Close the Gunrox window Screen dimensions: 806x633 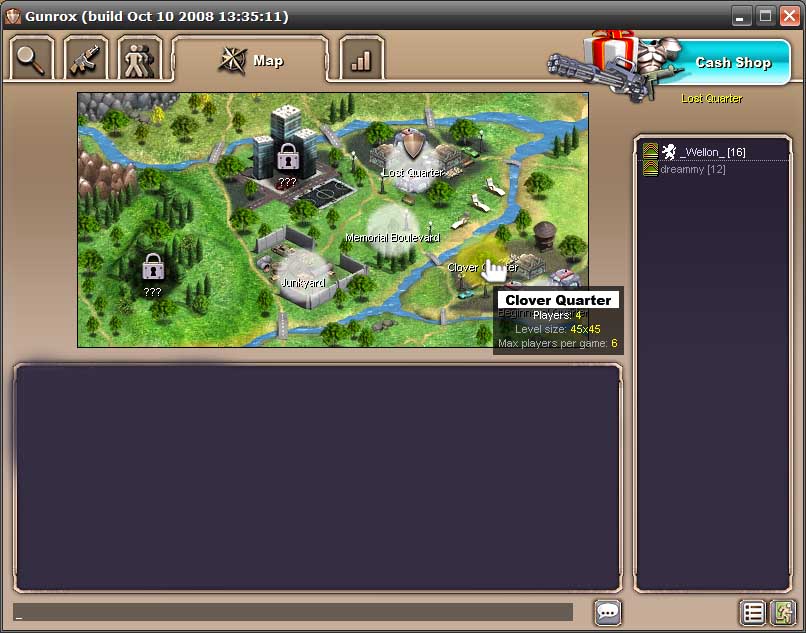[x=789, y=15]
